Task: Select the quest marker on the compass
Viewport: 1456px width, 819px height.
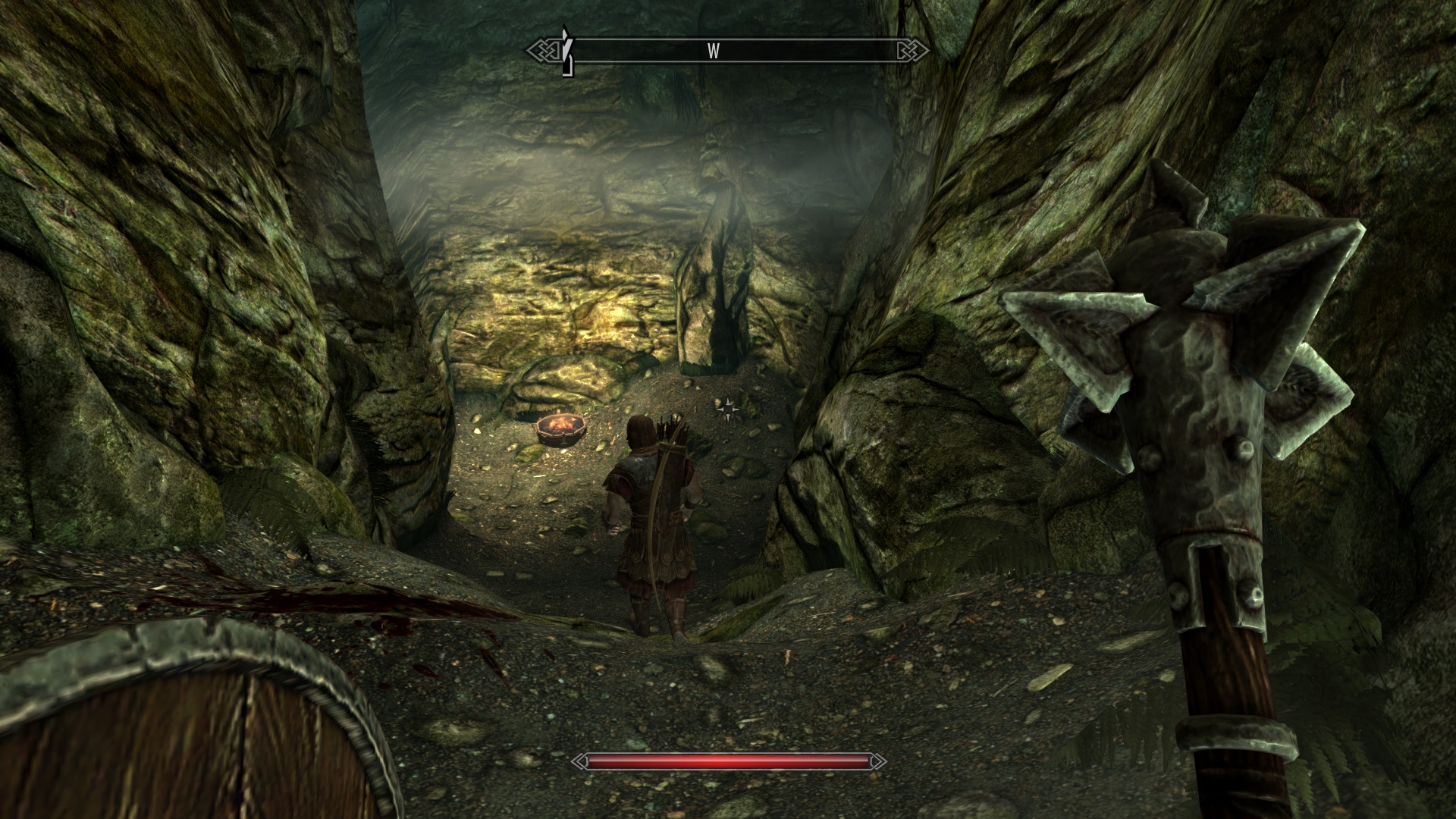Action: [x=565, y=52]
